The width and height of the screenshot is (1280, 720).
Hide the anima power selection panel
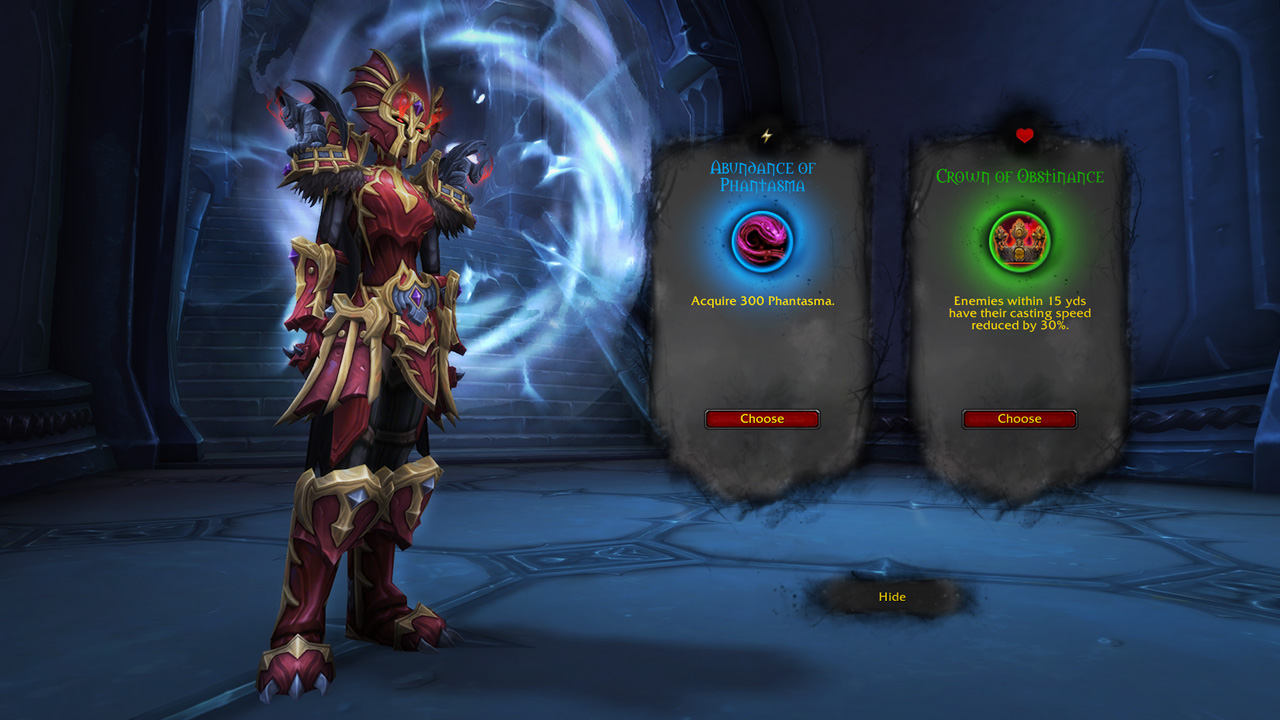click(x=890, y=596)
